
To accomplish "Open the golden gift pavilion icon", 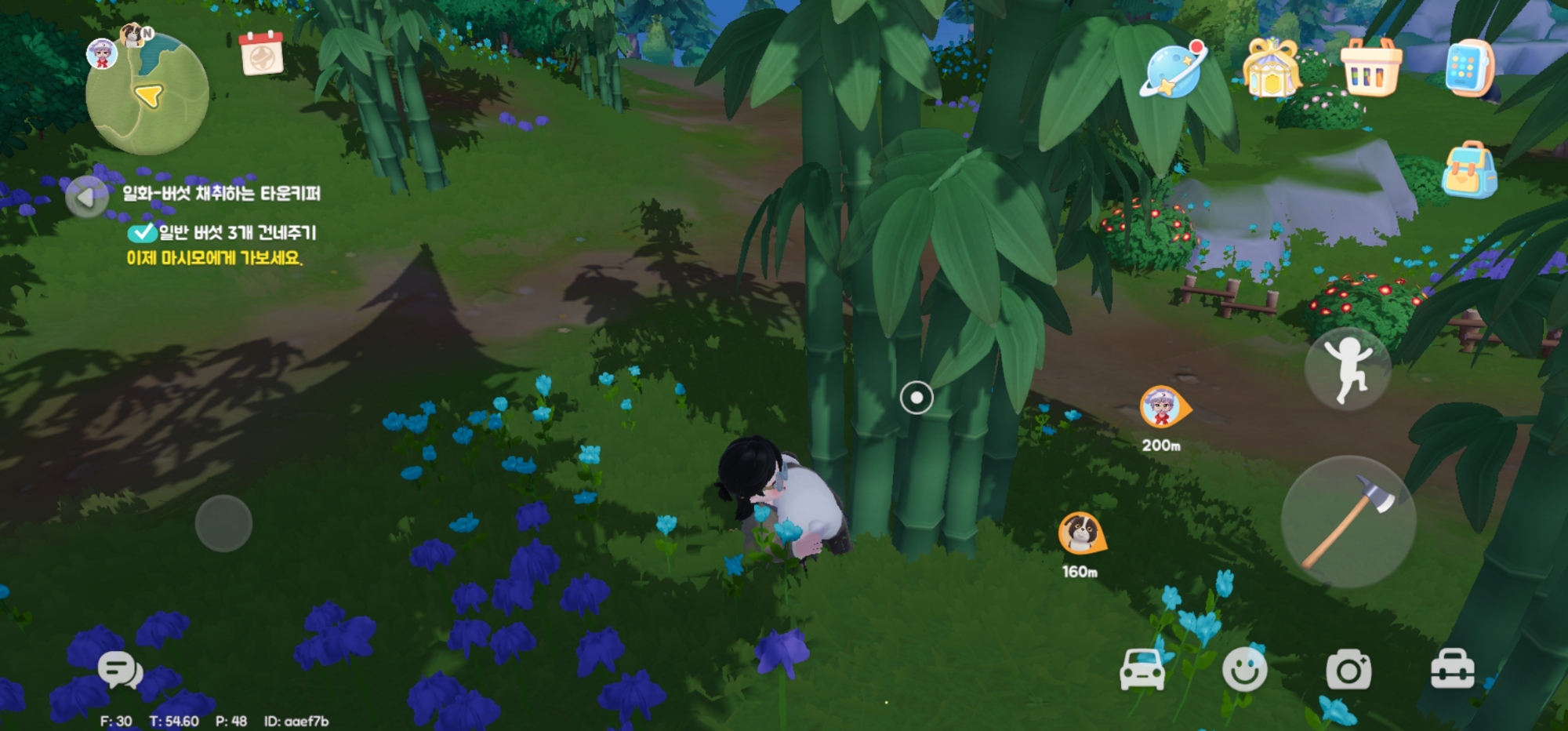I will (1271, 69).
